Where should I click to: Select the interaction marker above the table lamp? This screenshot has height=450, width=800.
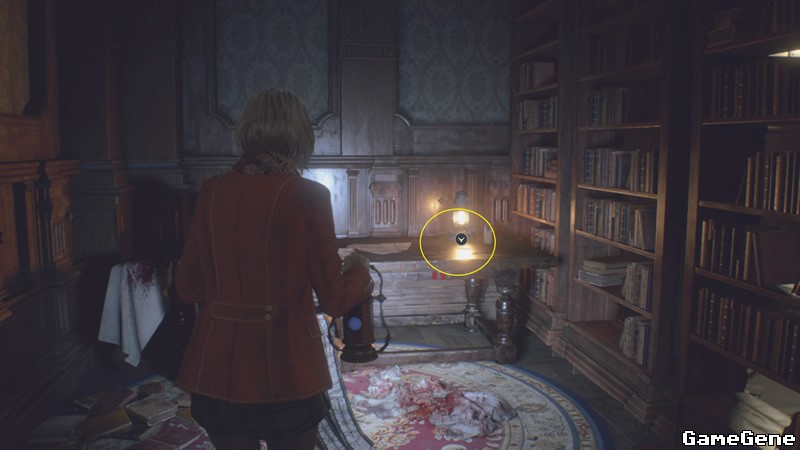(x=460, y=239)
